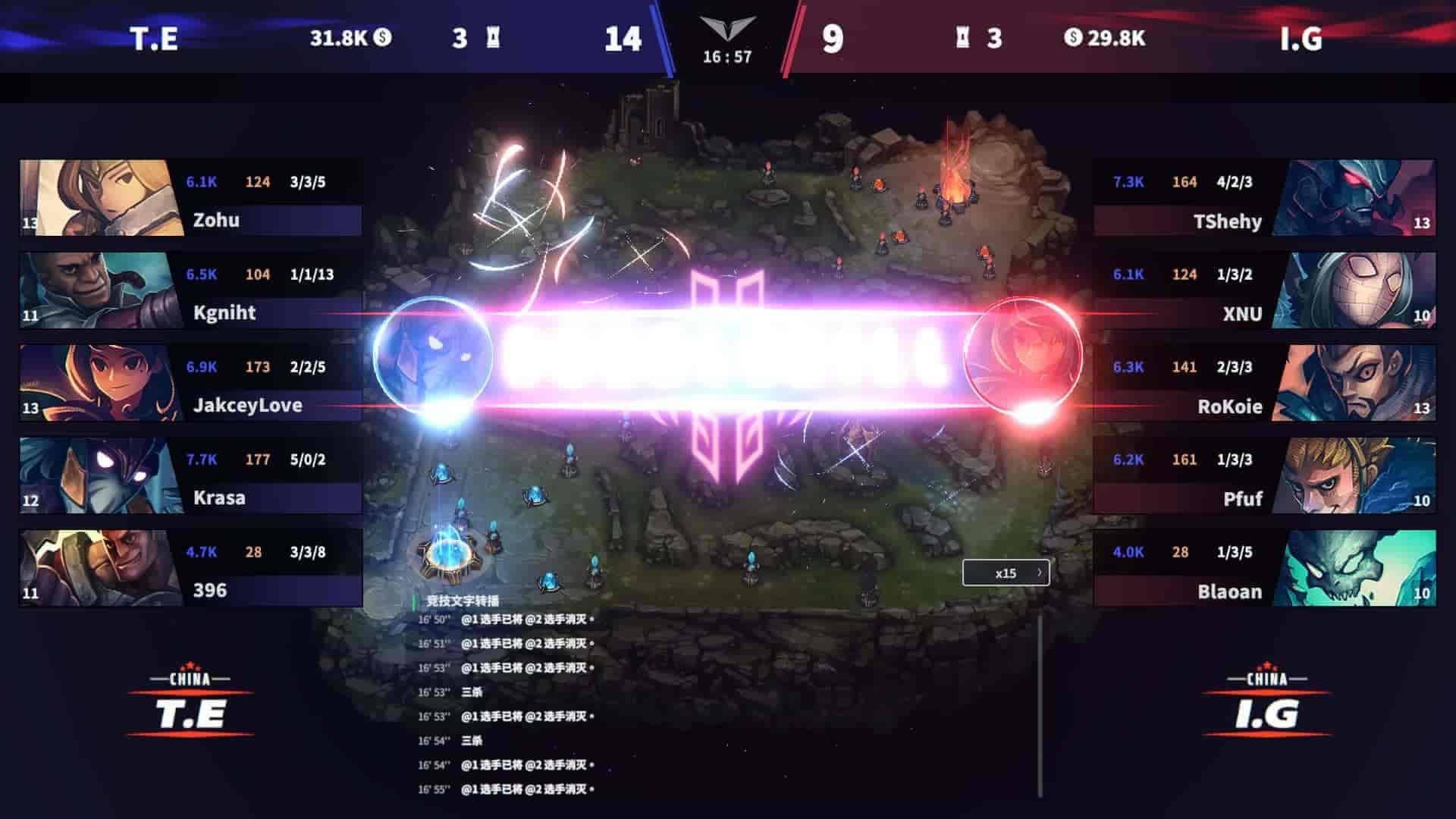Select XNU's champion portrait
The image size is (1456, 819).
1357,290
